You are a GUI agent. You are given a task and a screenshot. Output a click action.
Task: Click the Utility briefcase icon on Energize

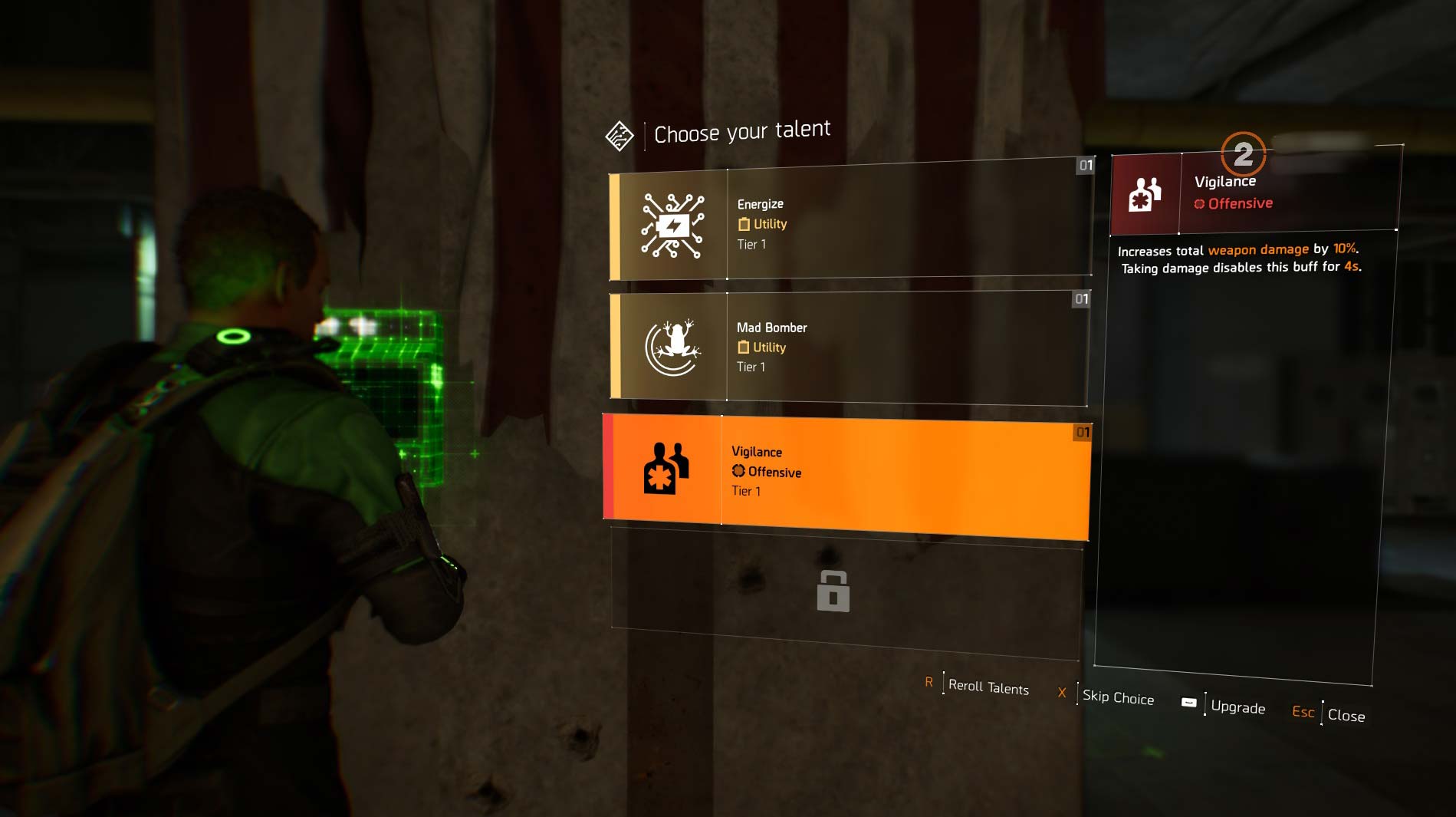pyautogui.click(x=742, y=224)
